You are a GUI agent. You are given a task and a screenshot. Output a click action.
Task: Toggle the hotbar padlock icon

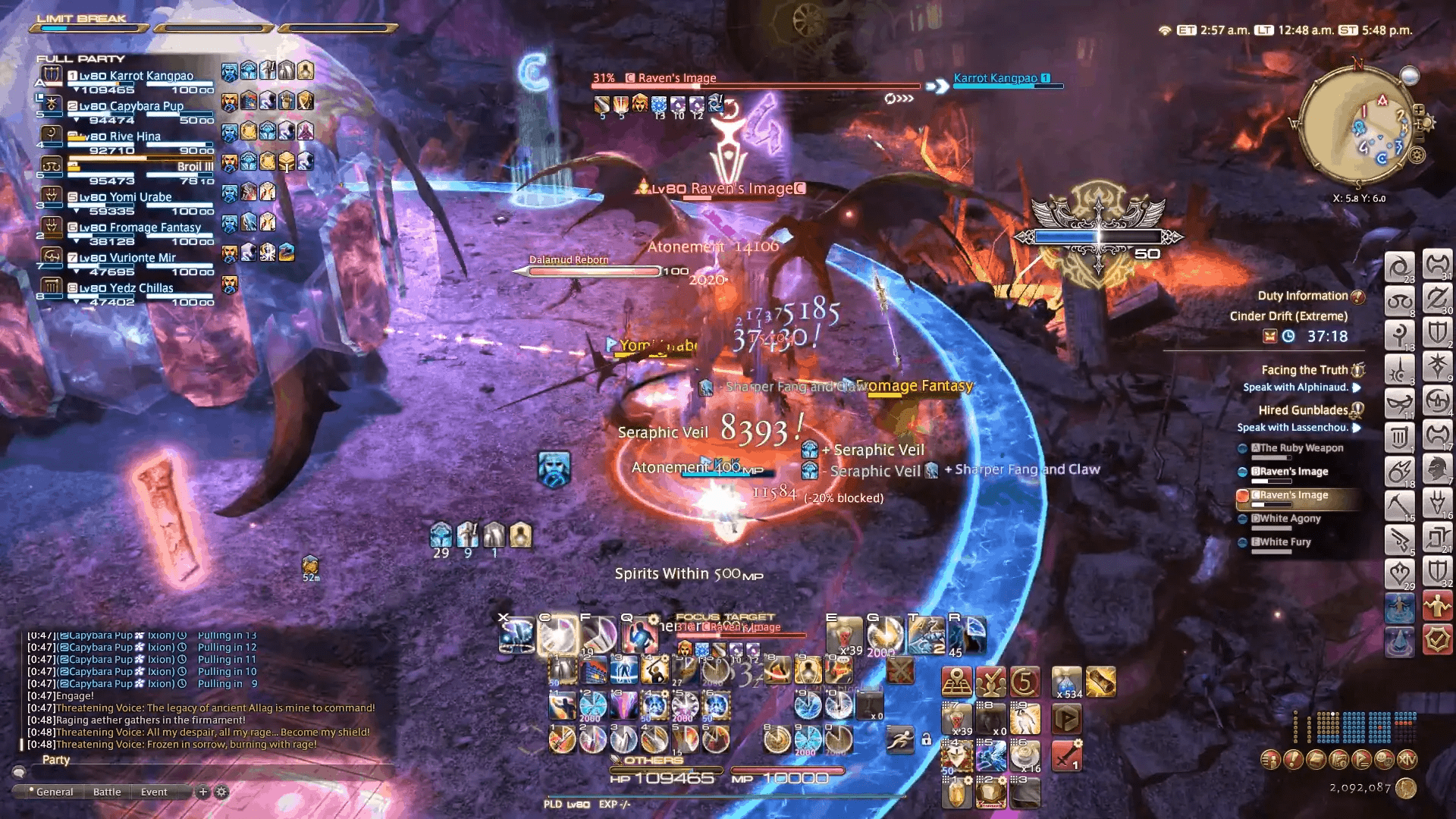[926, 739]
